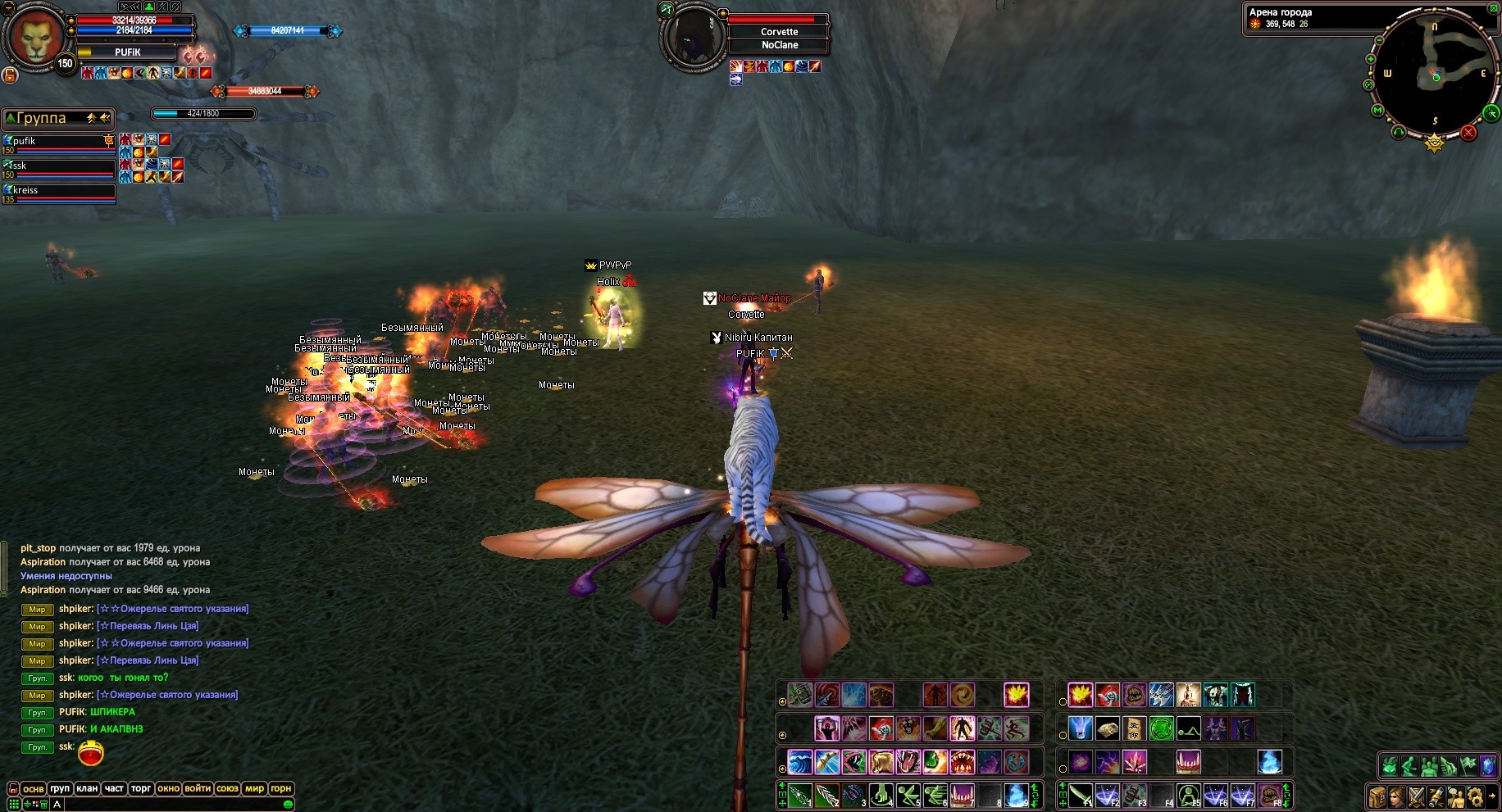Click the red crossed-swords button by the minimap
Screen dimensions: 1502x812
(1468, 133)
